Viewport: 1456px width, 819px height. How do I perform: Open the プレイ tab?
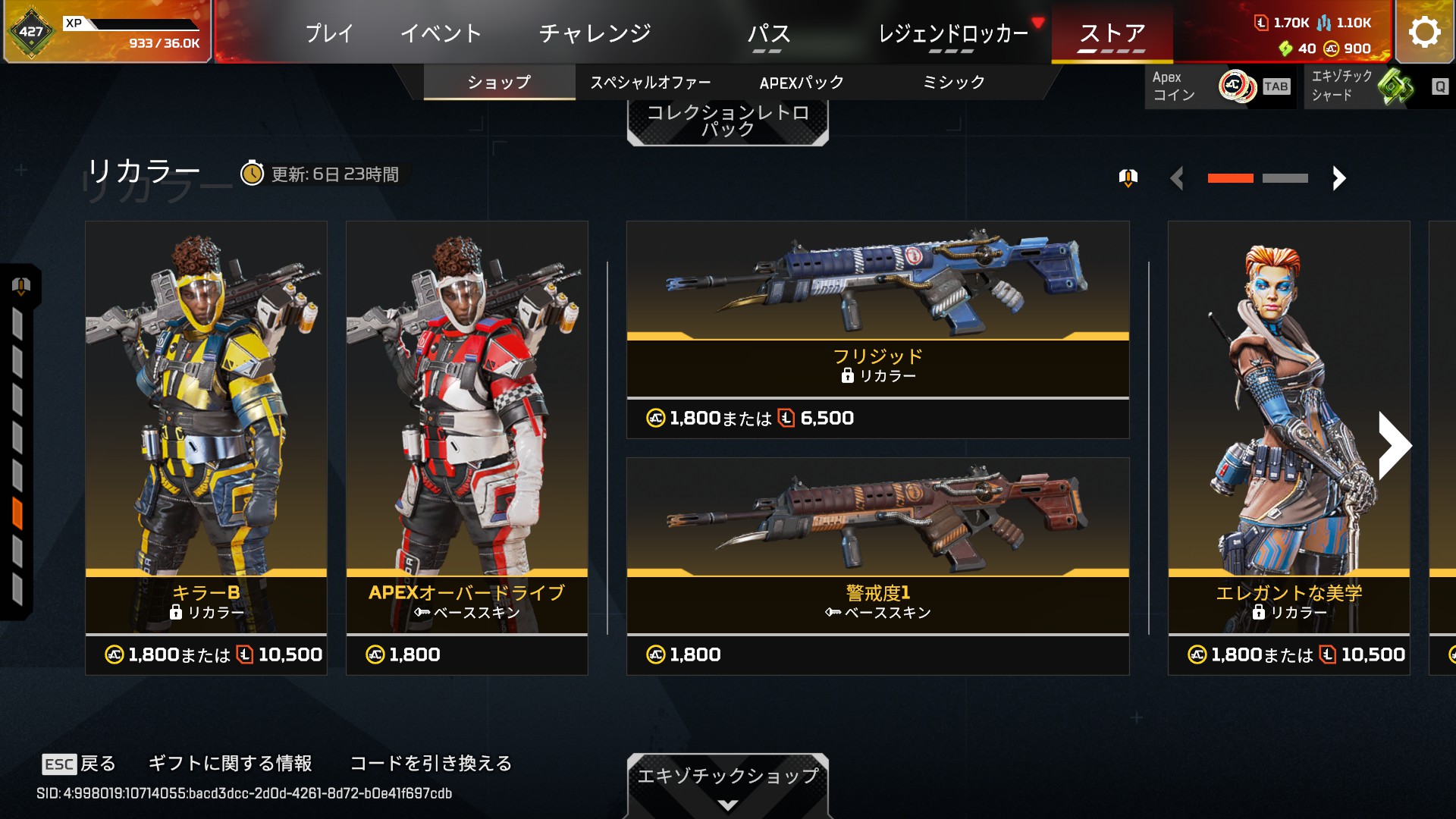329,33
